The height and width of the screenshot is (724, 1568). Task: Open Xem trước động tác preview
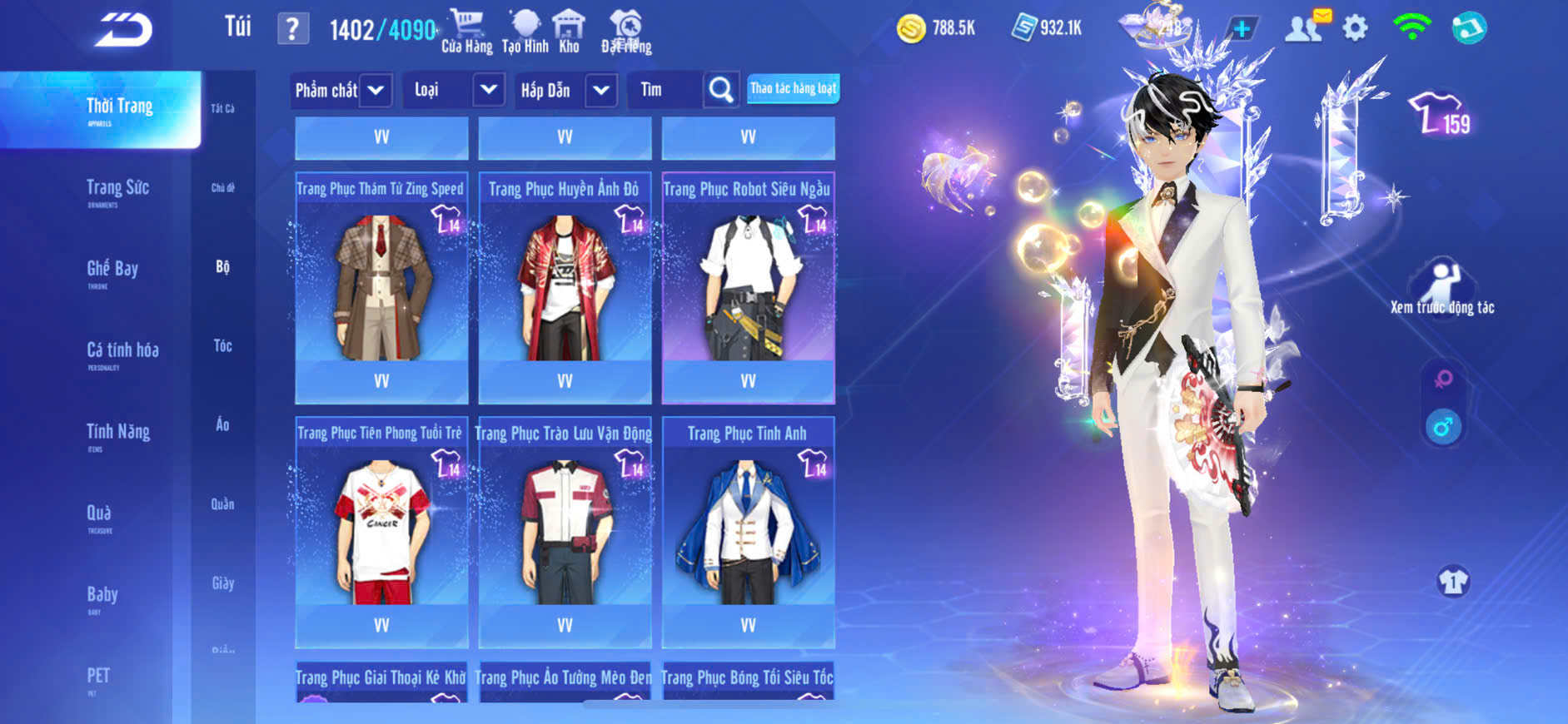pos(1442,288)
